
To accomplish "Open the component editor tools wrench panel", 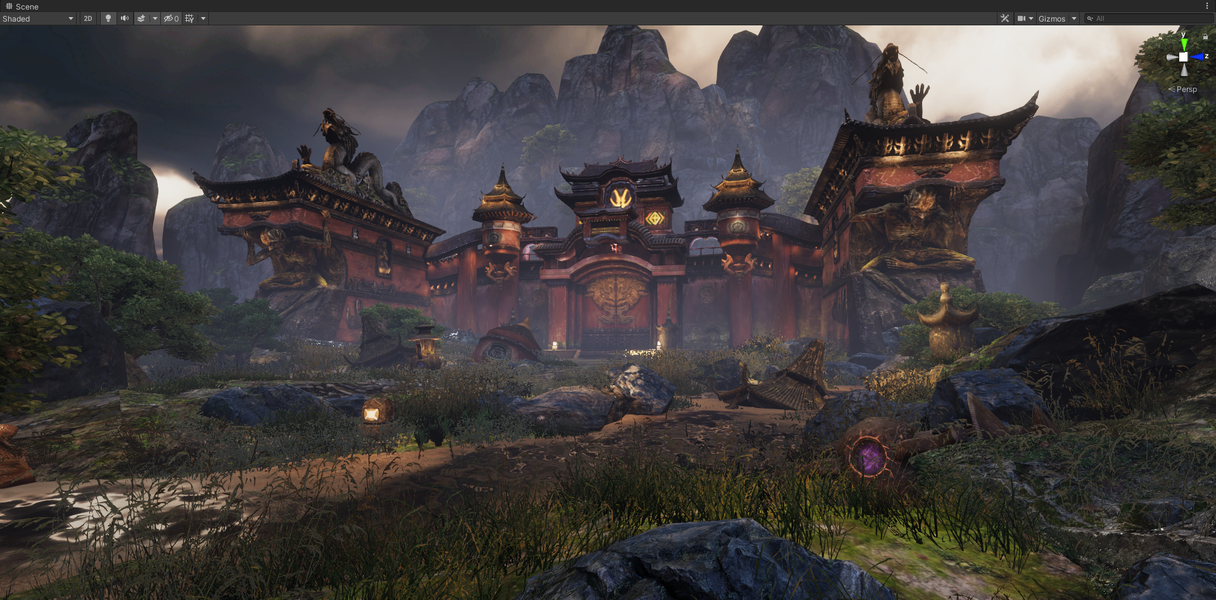I will (x=1005, y=18).
